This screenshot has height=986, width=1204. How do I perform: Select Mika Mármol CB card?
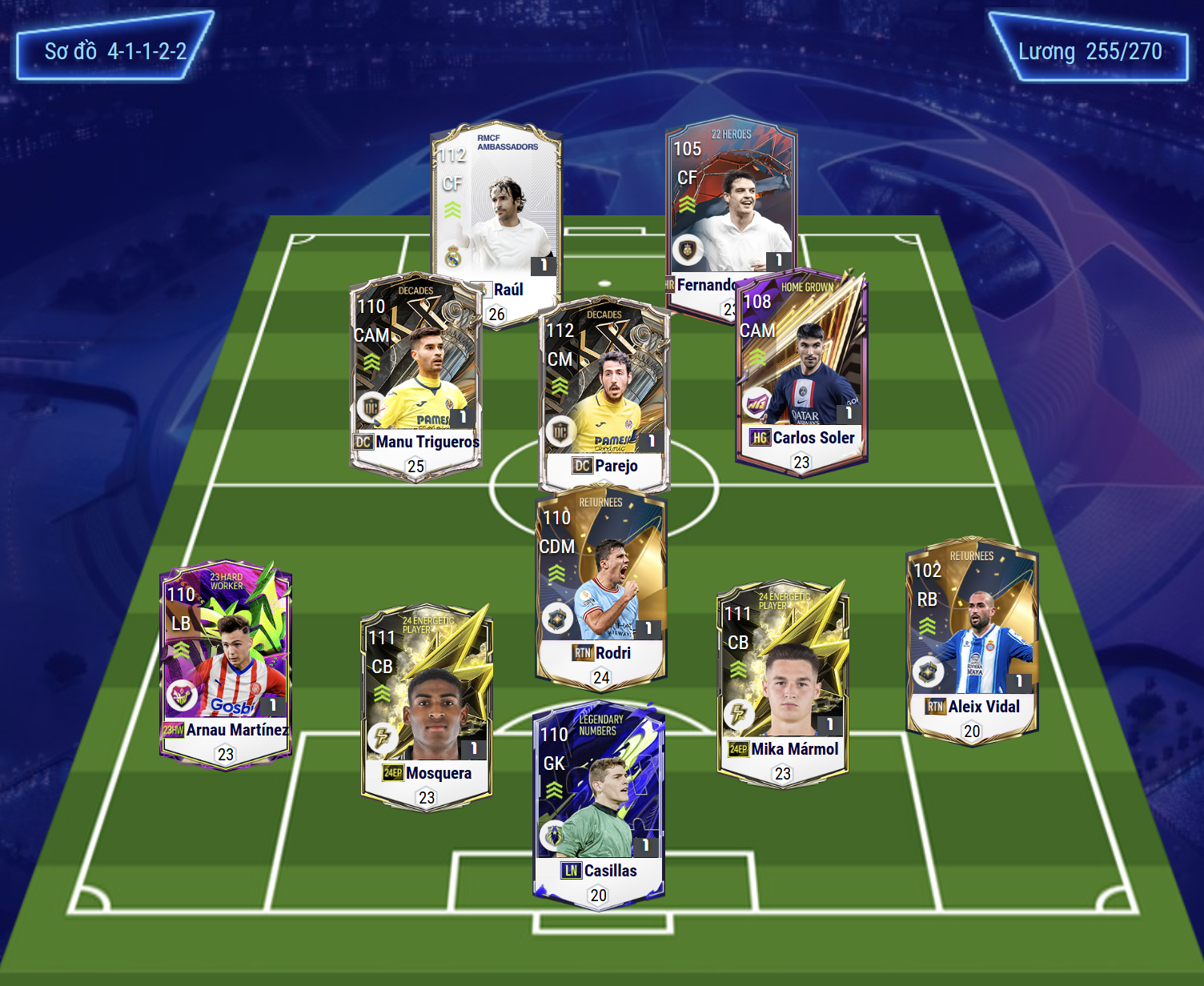tap(782, 680)
